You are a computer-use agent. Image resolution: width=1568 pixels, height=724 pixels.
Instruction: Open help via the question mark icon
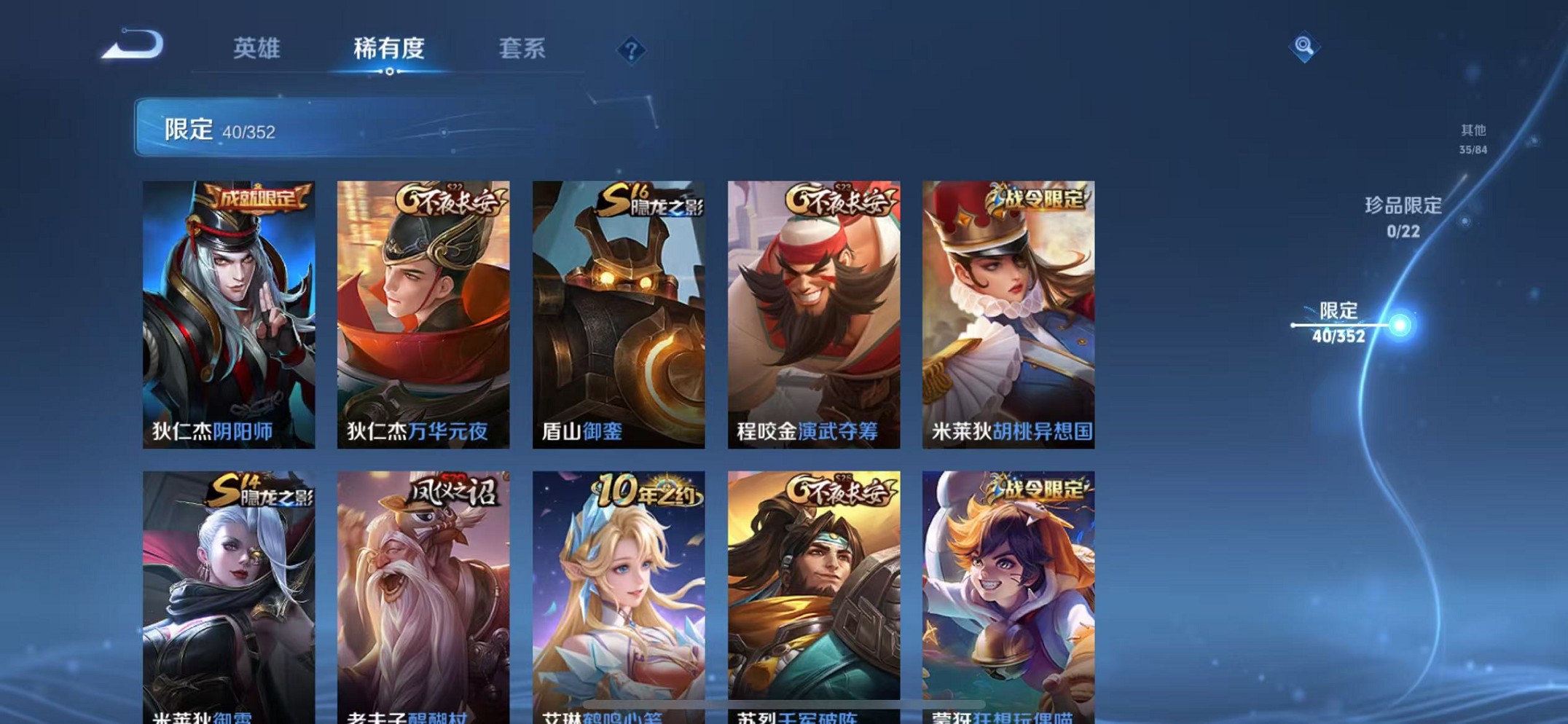(x=632, y=50)
